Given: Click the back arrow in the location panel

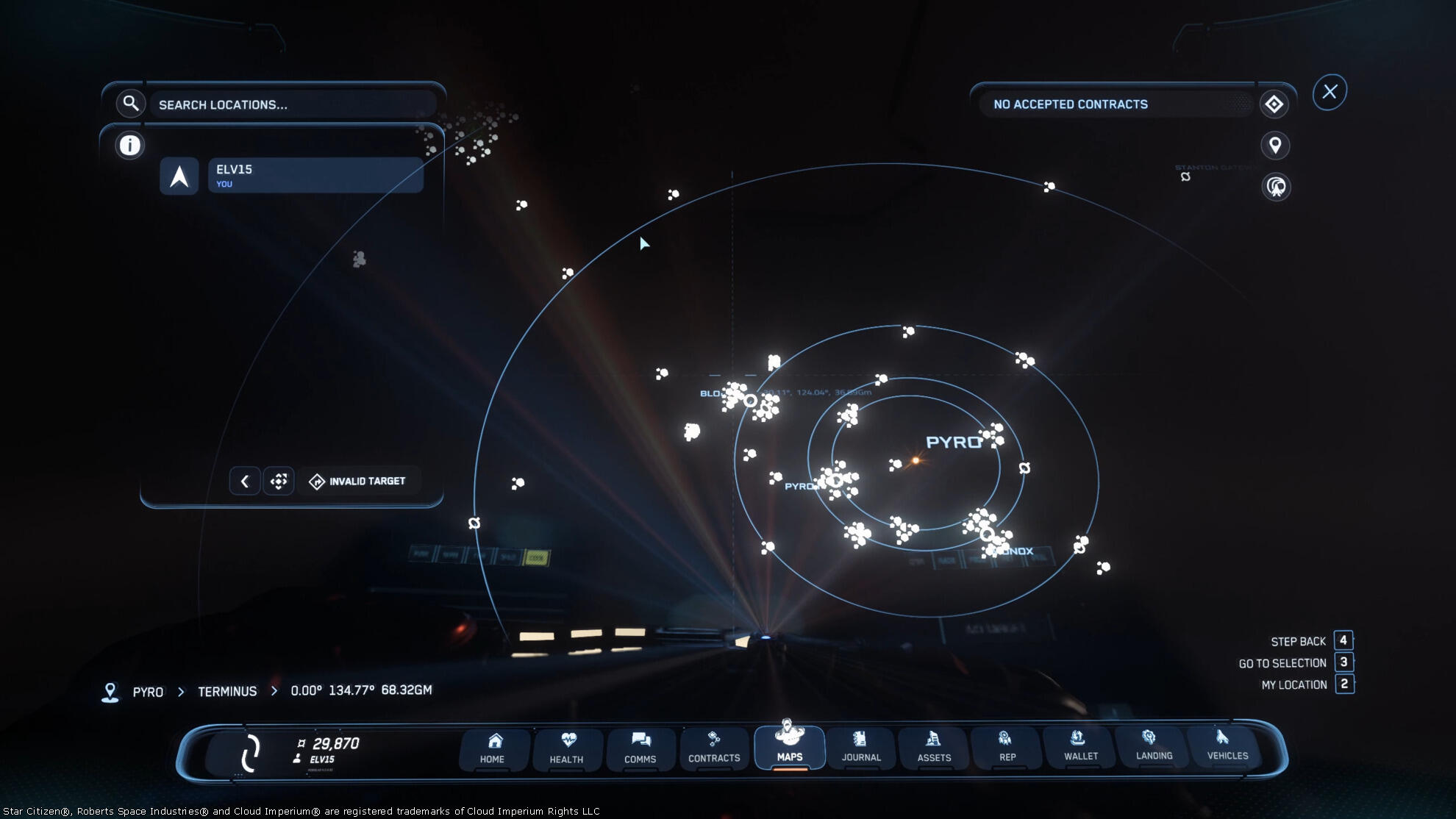Looking at the screenshot, I should (x=245, y=482).
